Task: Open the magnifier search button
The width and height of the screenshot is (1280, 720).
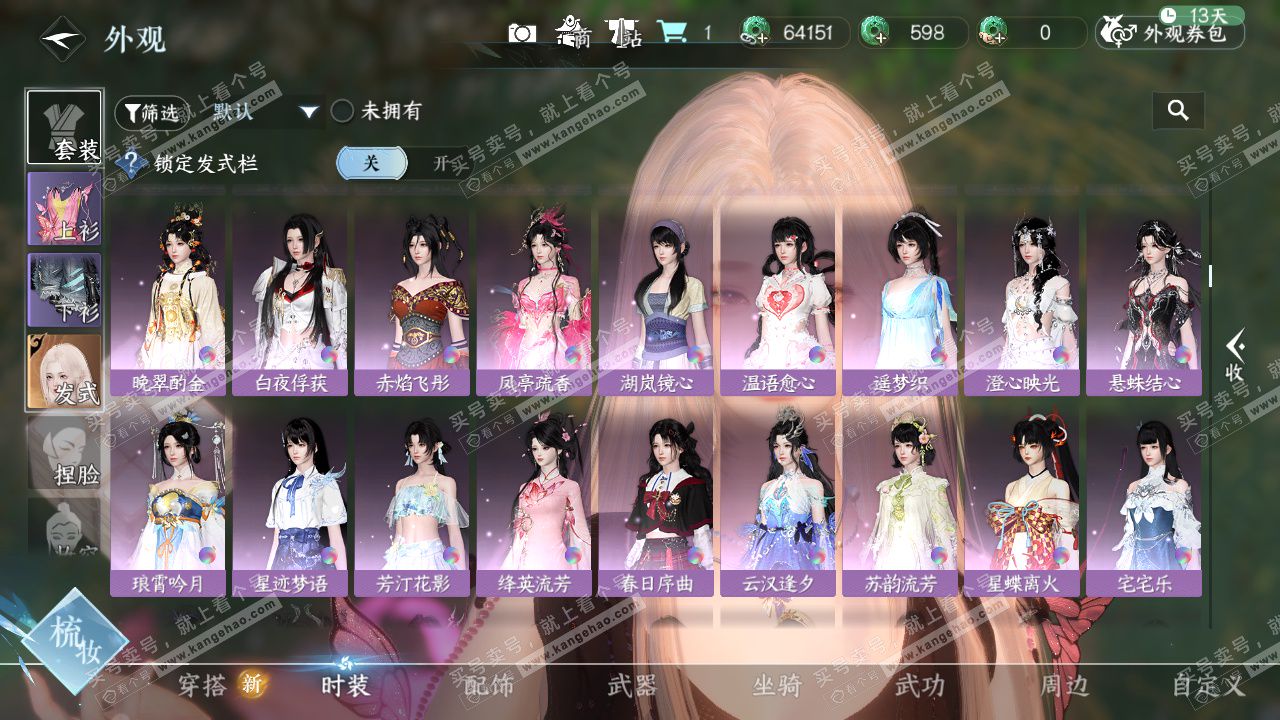Action: coord(1178,111)
